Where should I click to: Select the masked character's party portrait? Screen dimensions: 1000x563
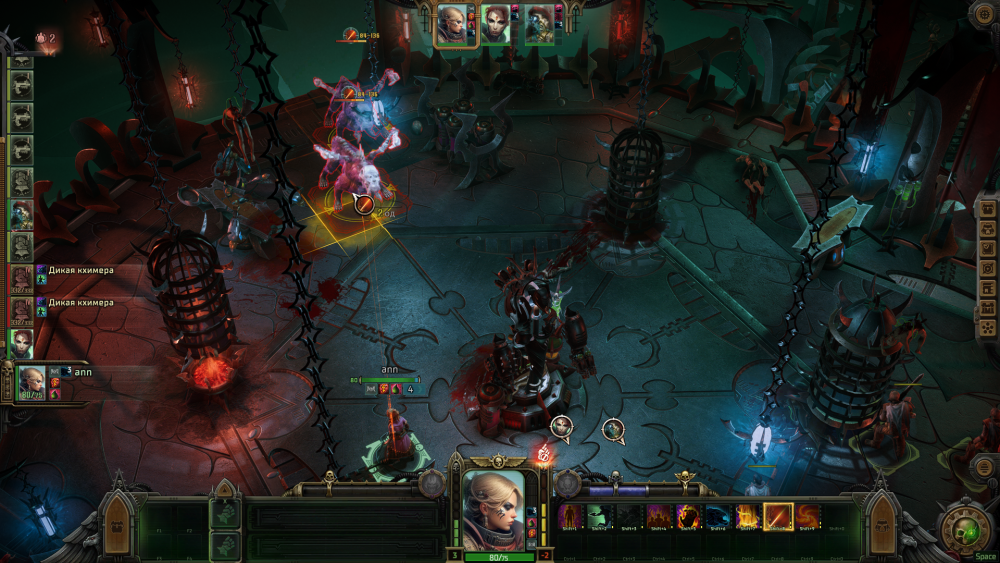pos(539,24)
